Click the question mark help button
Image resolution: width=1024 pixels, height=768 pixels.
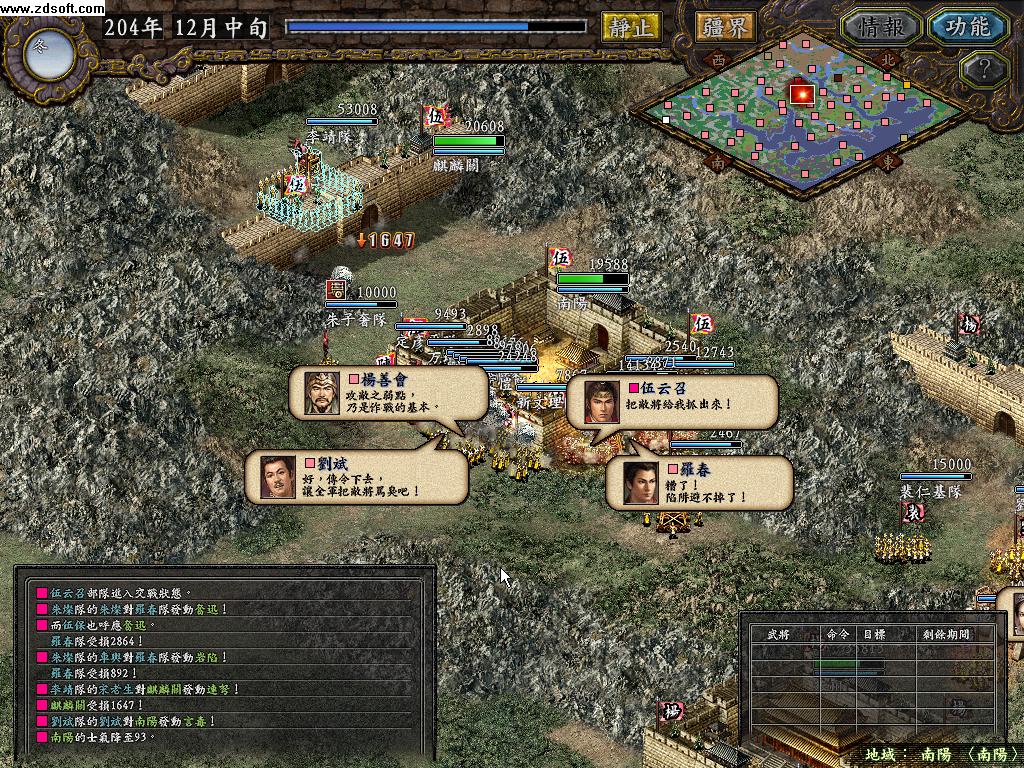tap(981, 69)
